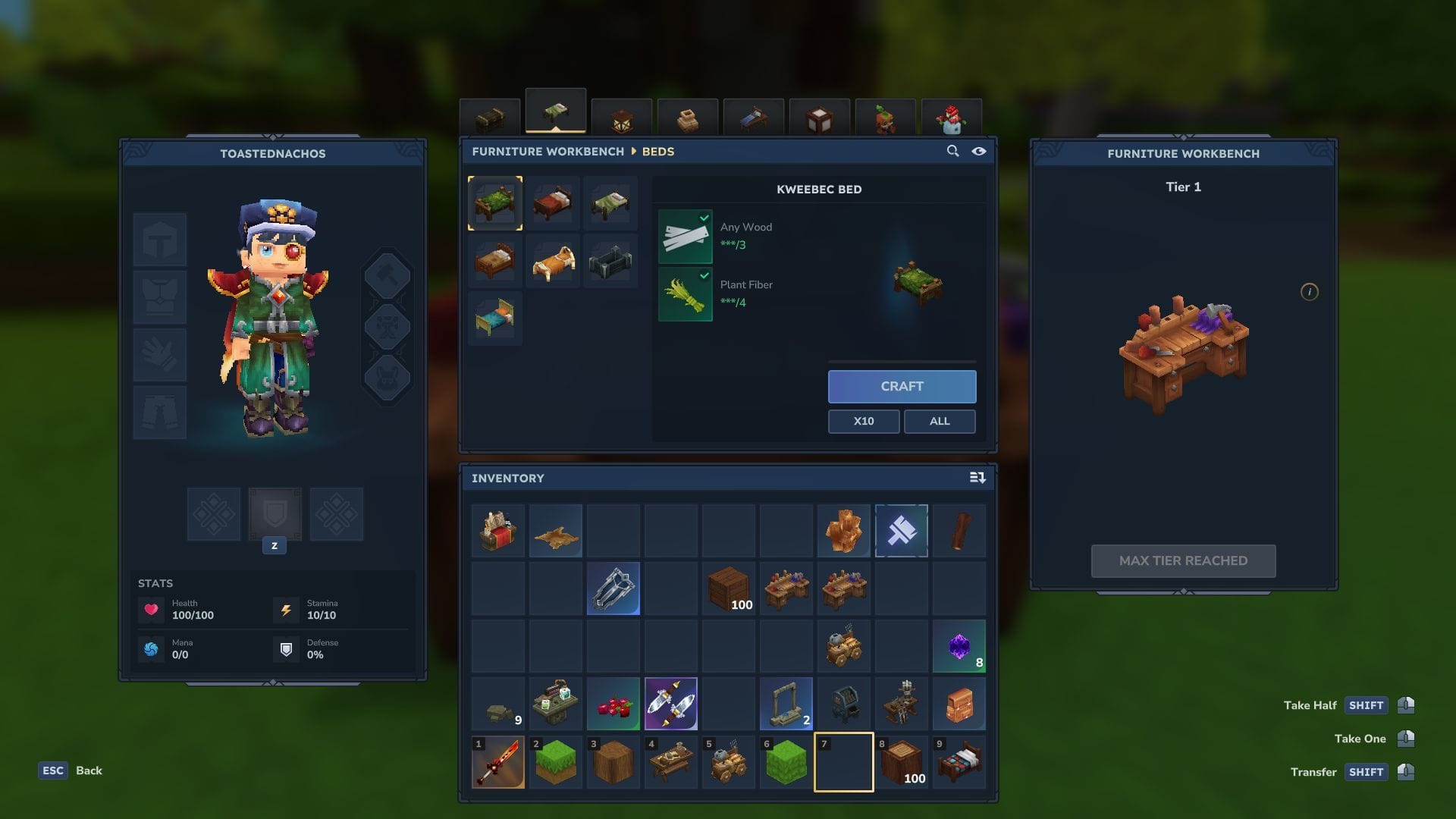Viewport: 1456px width, 819px height.
Task: Open the crafting search magnifier
Action: [x=952, y=151]
